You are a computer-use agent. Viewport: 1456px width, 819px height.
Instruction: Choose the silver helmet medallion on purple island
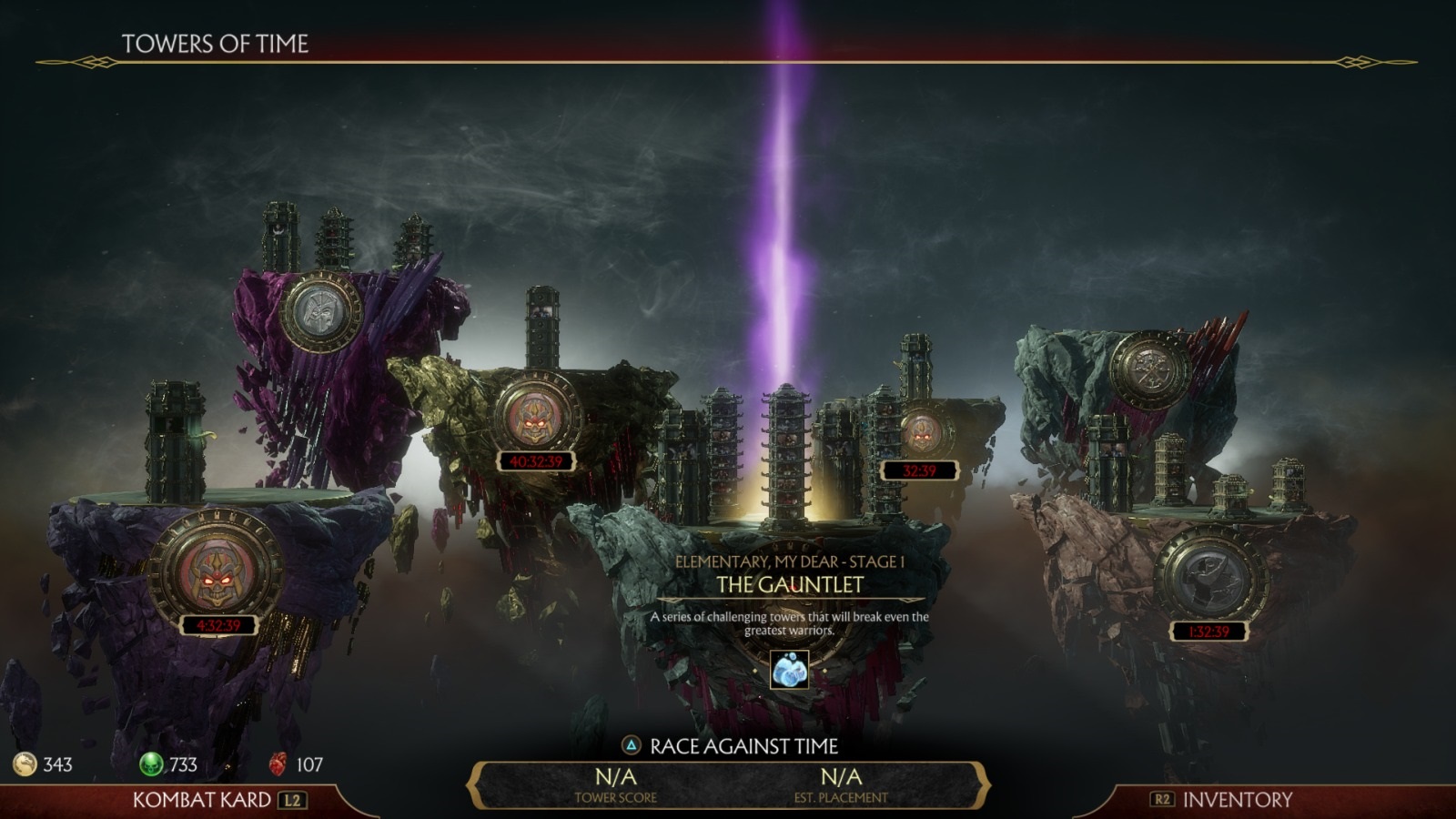319,310
